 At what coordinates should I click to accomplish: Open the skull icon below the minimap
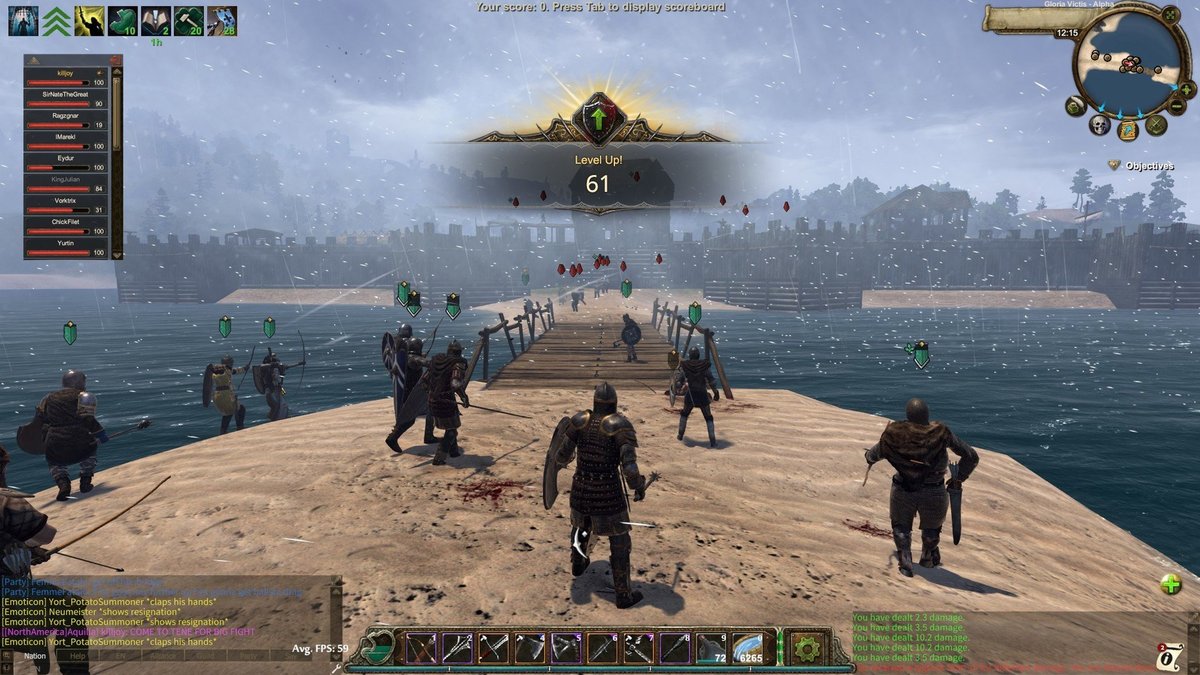(x=1100, y=125)
